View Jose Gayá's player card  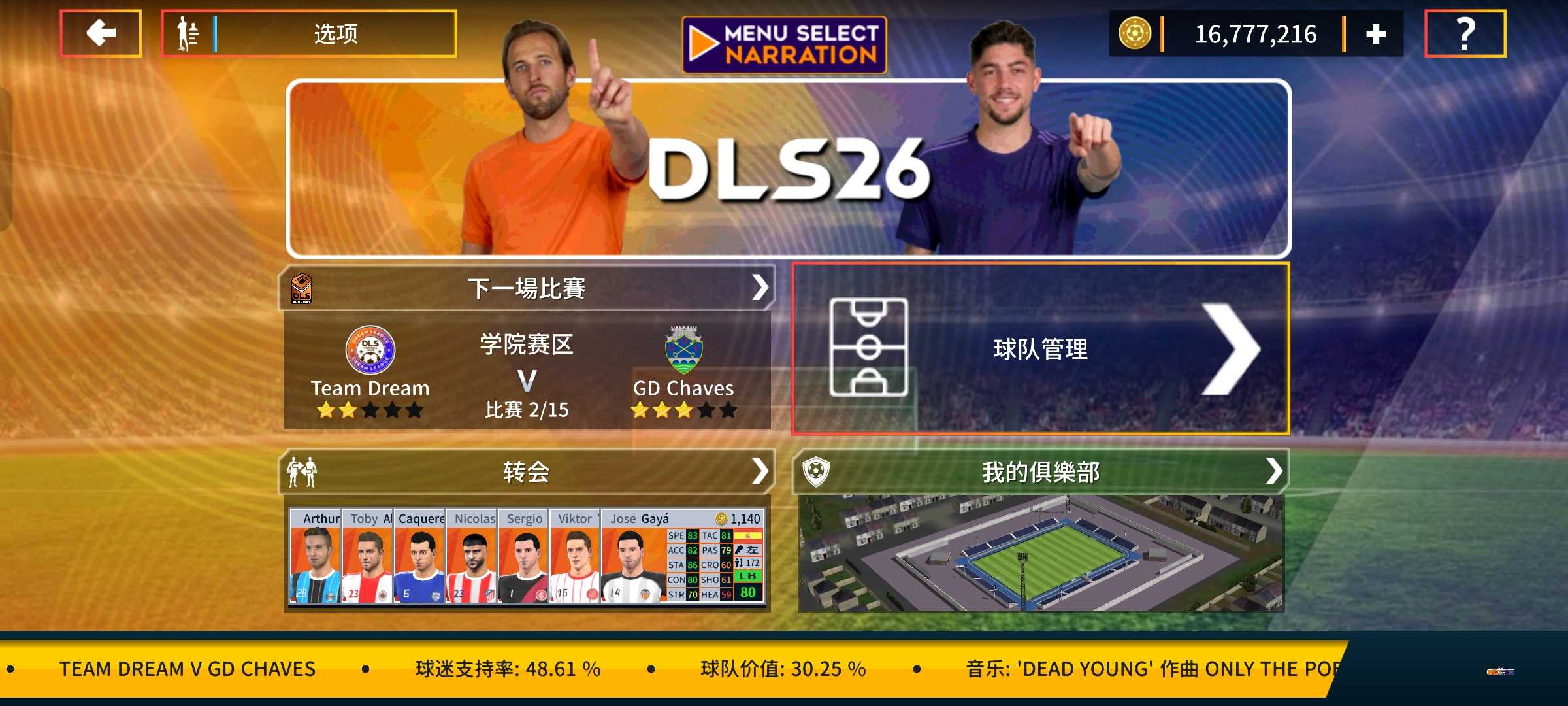pyautogui.click(x=682, y=556)
